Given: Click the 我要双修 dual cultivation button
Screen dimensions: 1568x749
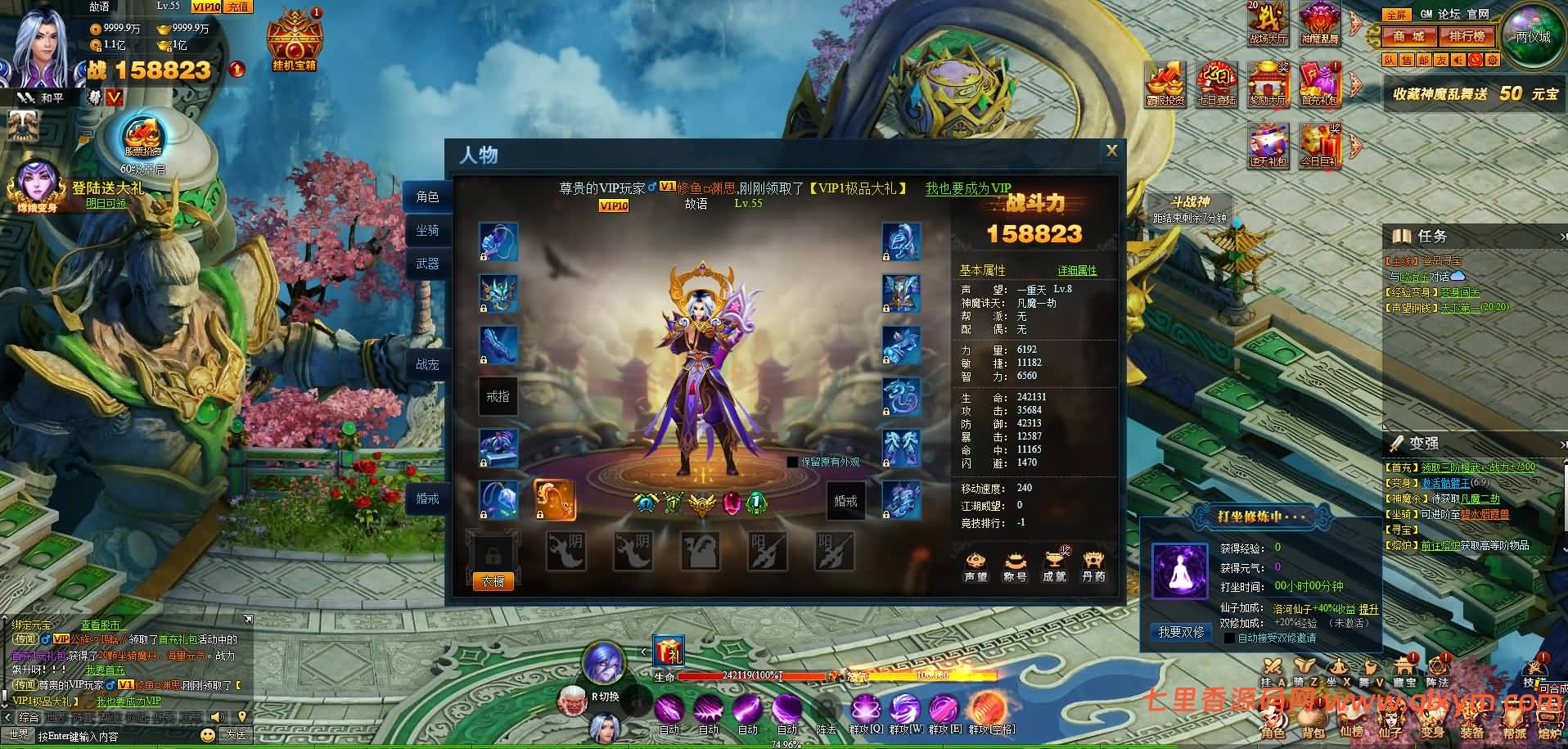Looking at the screenshot, I should [1181, 632].
